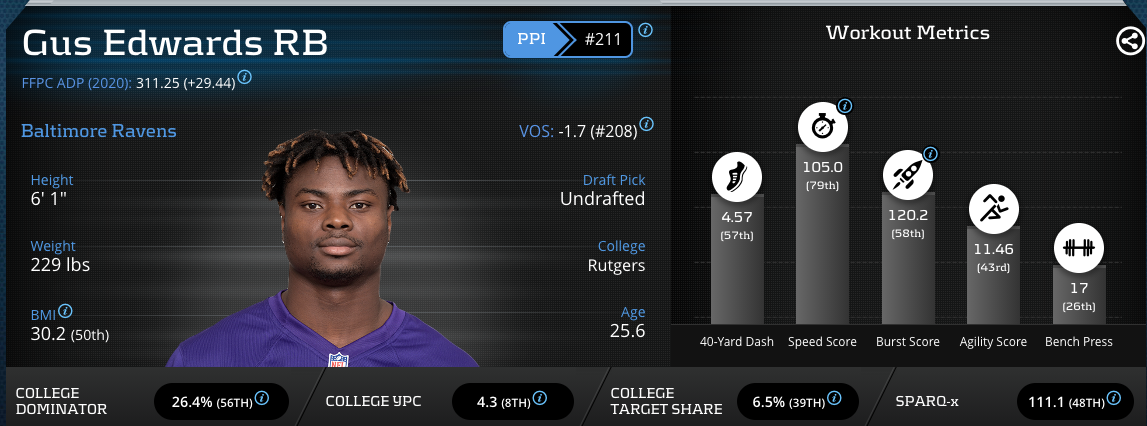The image size is (1147, 426).
Task: Open the Burst Score info icon
Action: coord(930,154)
